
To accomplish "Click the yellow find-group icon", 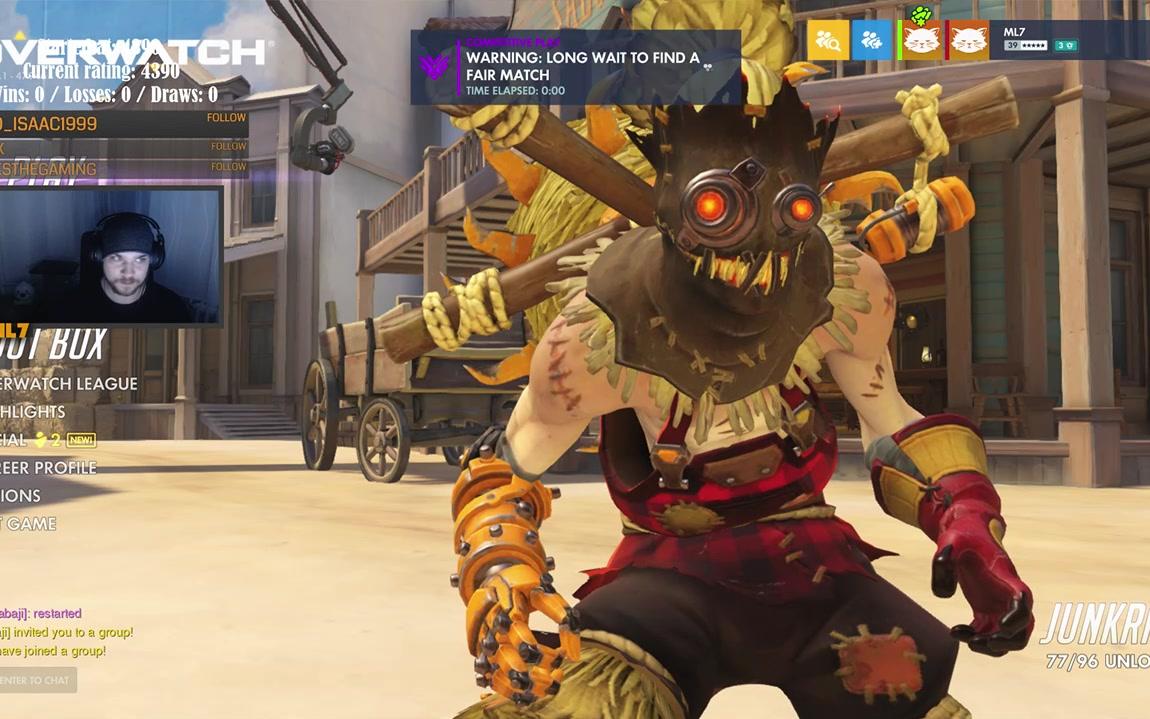I will click(828, 41).
